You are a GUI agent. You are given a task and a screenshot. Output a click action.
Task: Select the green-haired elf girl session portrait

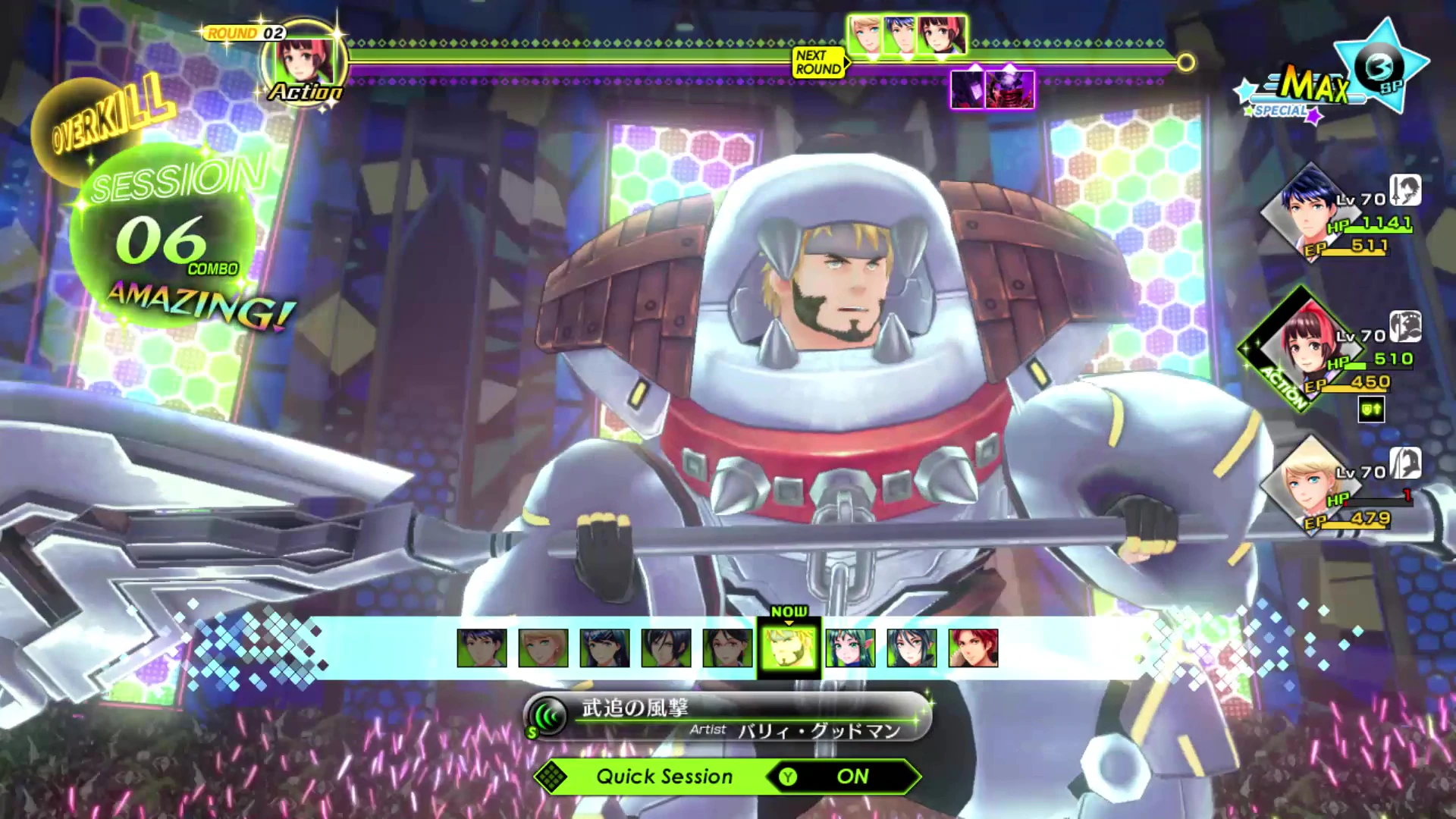[x=850, y=648]
